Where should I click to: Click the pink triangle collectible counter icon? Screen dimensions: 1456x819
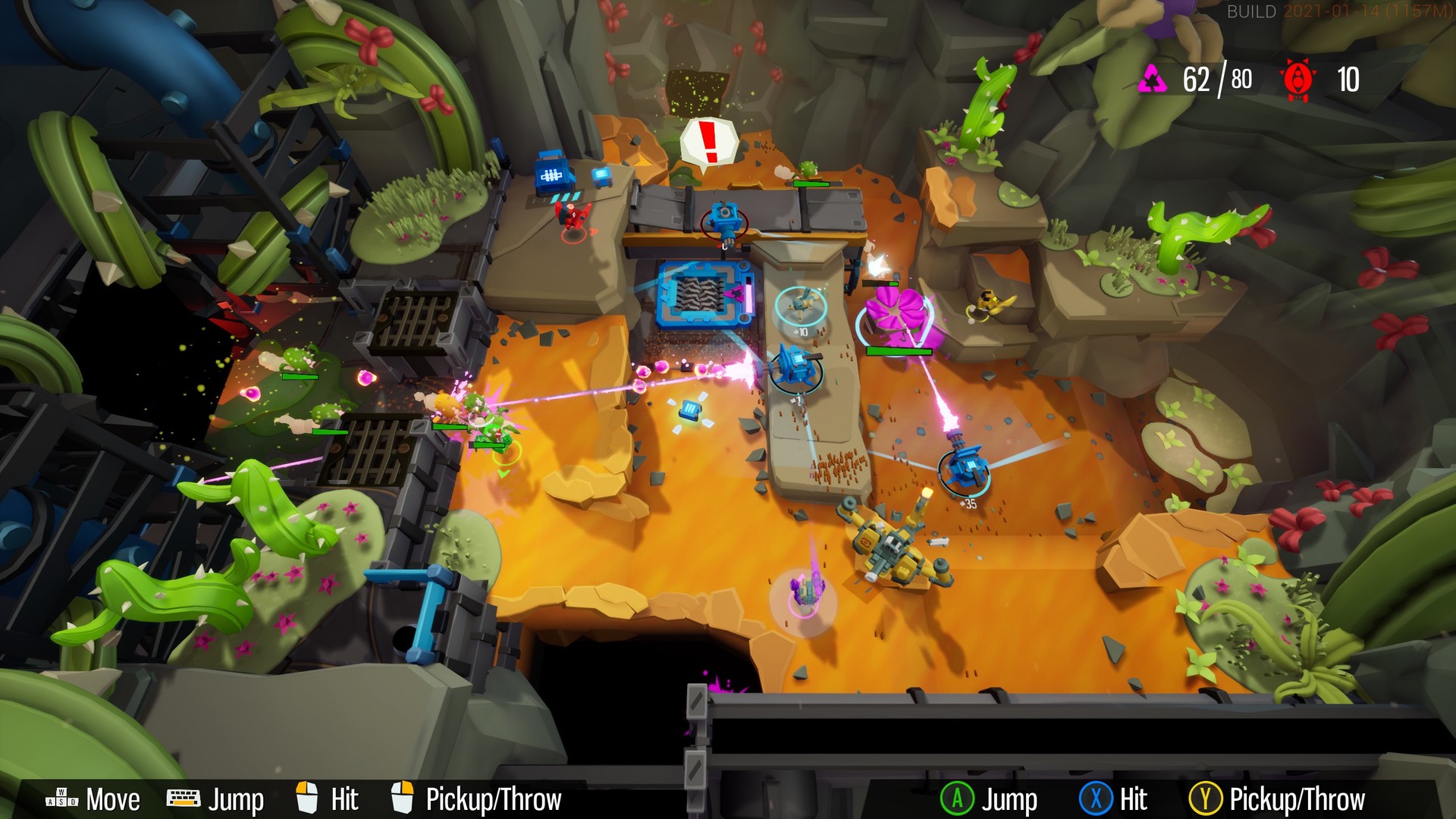click(x=1153, y=77)
